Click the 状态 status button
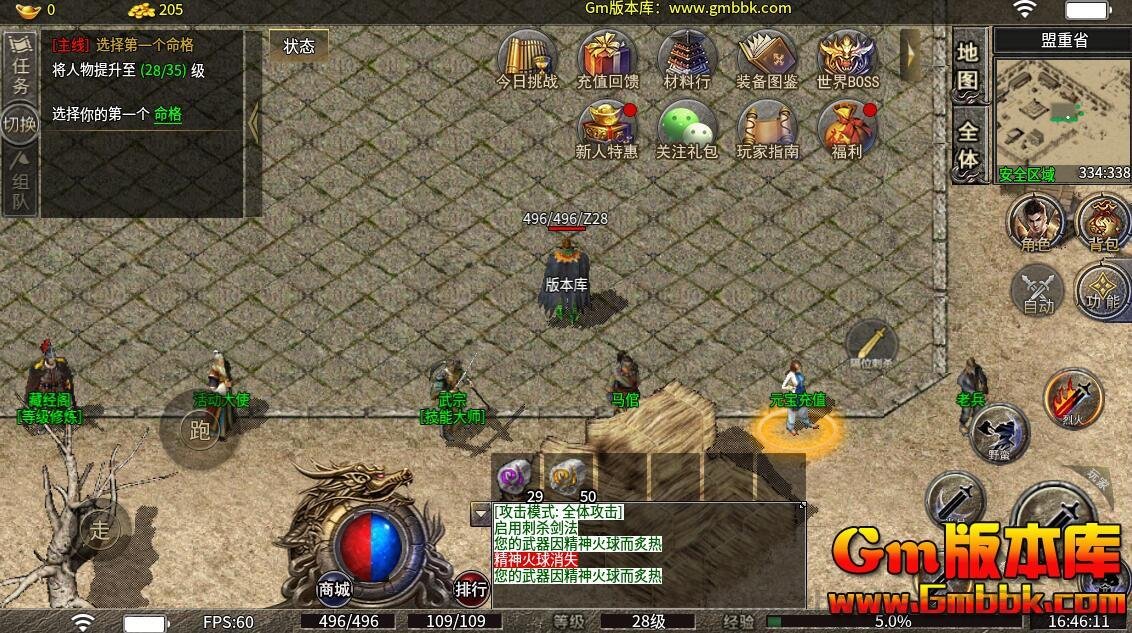This screenshot has height=633, width=1132. tap(299, 46)
